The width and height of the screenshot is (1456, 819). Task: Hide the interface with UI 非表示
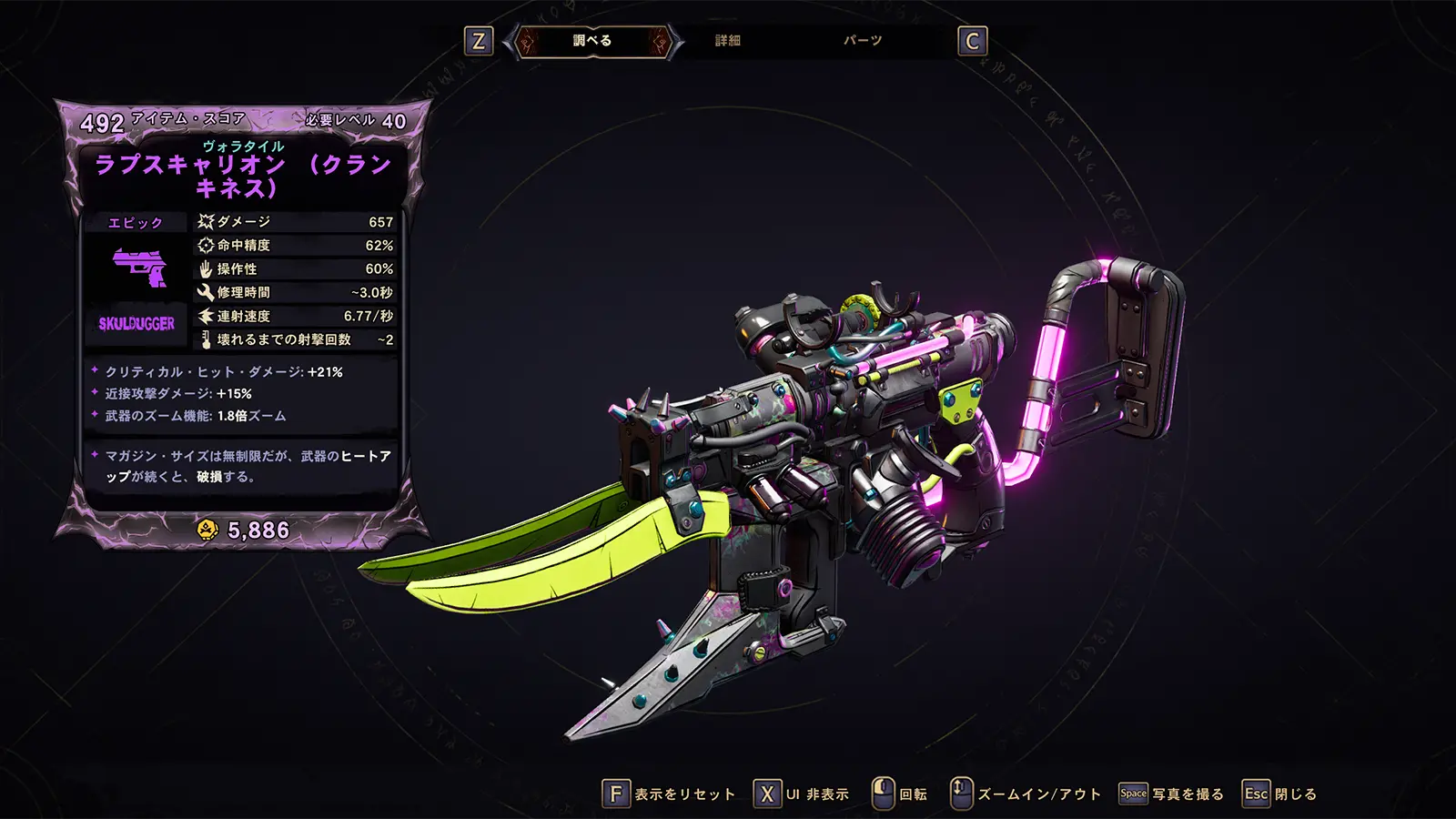click(x=802, y=794)
